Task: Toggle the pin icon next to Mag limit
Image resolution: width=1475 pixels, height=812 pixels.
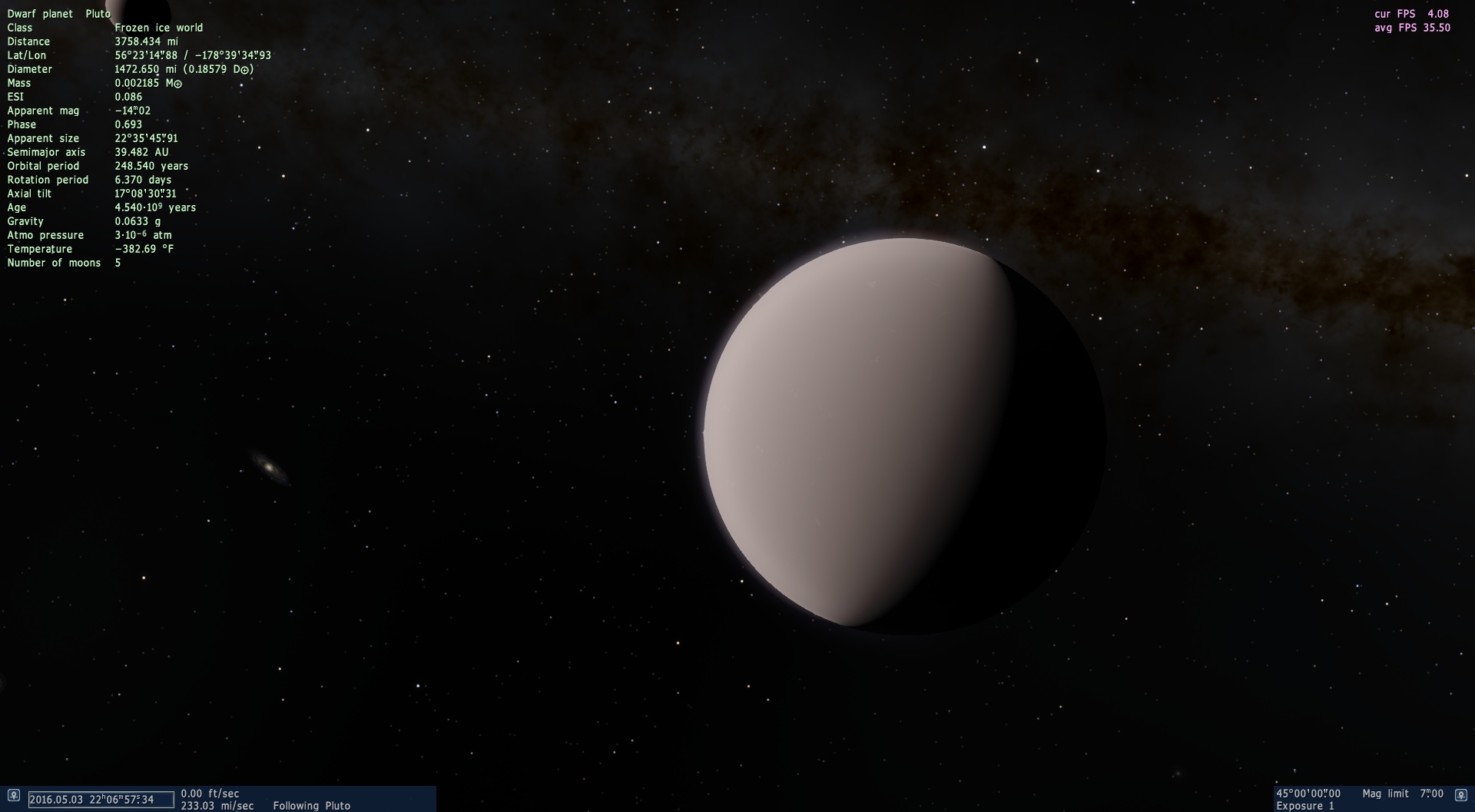Action: tap(1461, 796)
